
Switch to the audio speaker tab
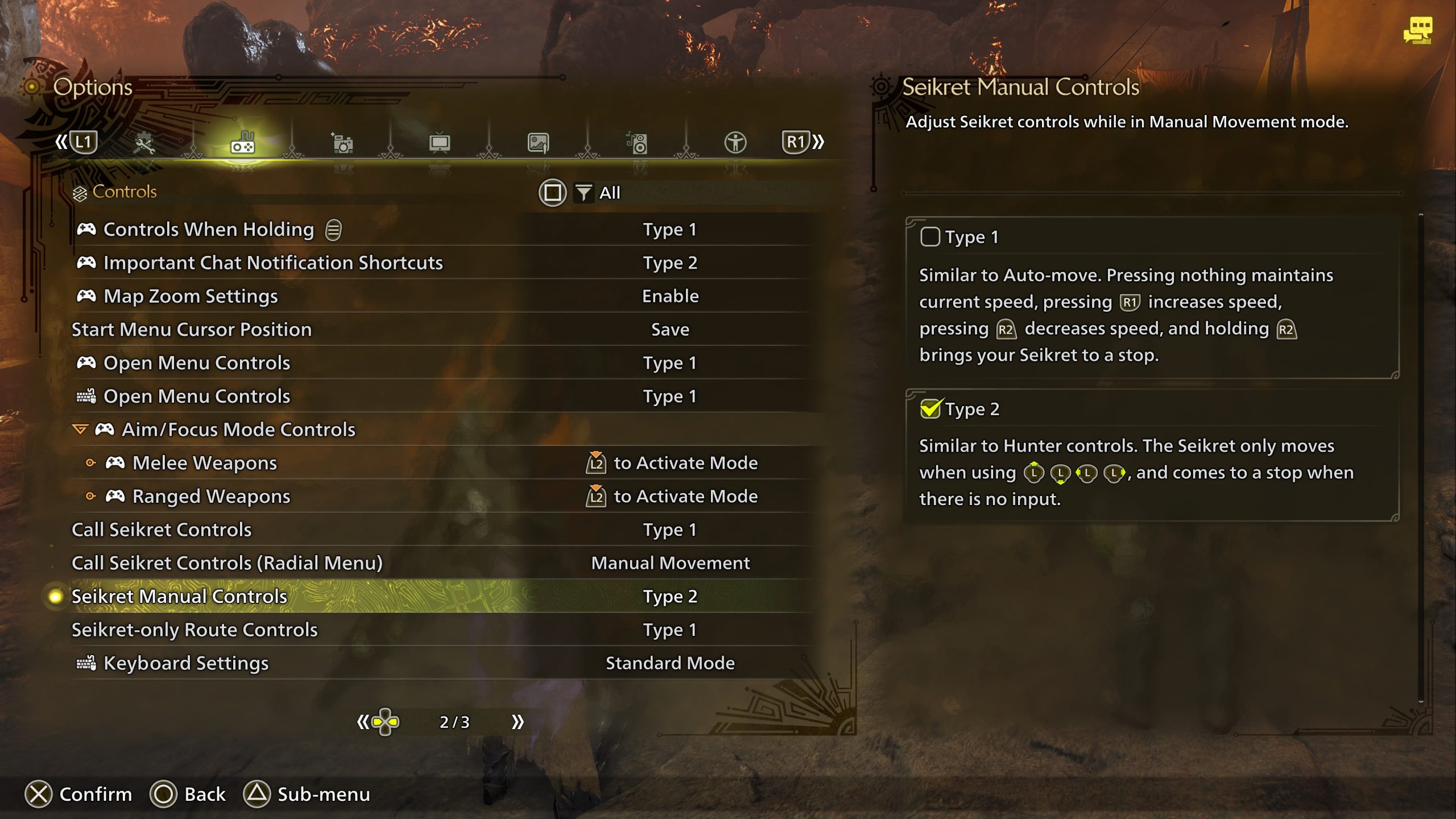(637, 143)
